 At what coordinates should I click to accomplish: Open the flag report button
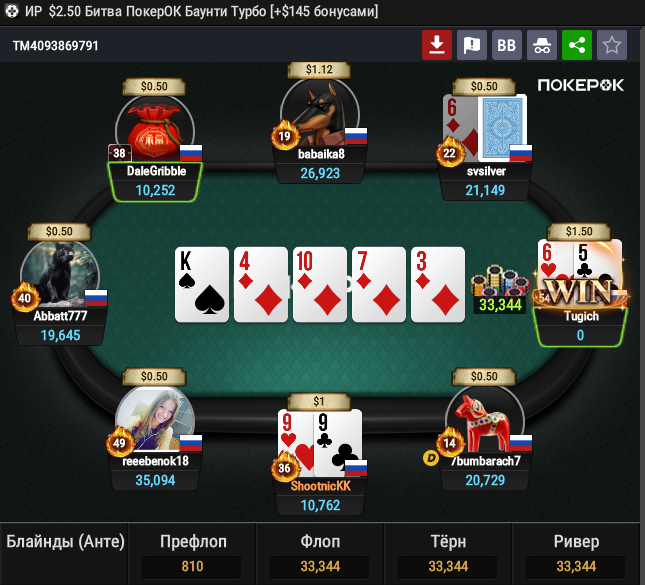pos(471,45)
